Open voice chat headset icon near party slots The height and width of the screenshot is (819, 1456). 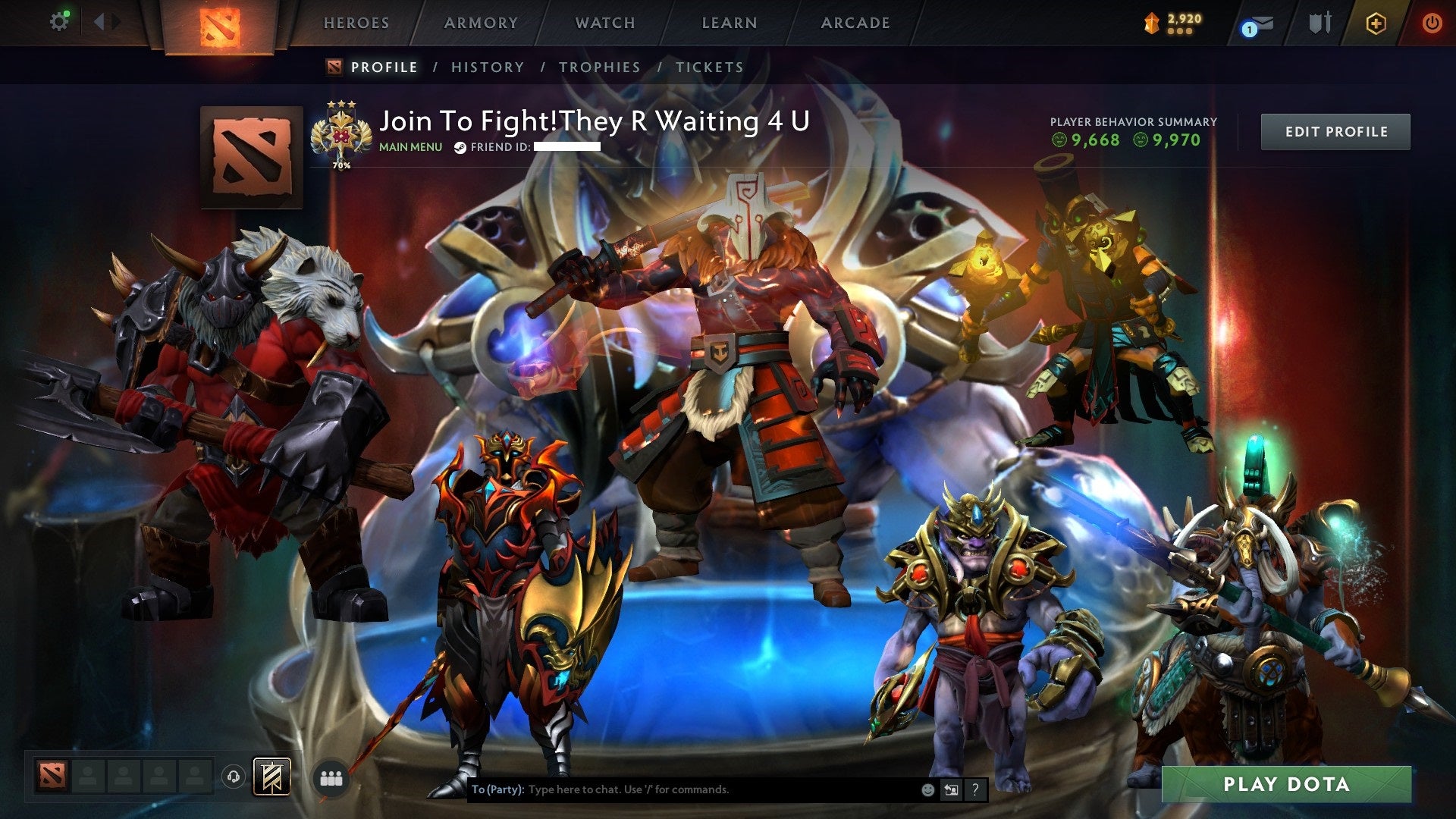pyautogui.click(x=234, y=777)
